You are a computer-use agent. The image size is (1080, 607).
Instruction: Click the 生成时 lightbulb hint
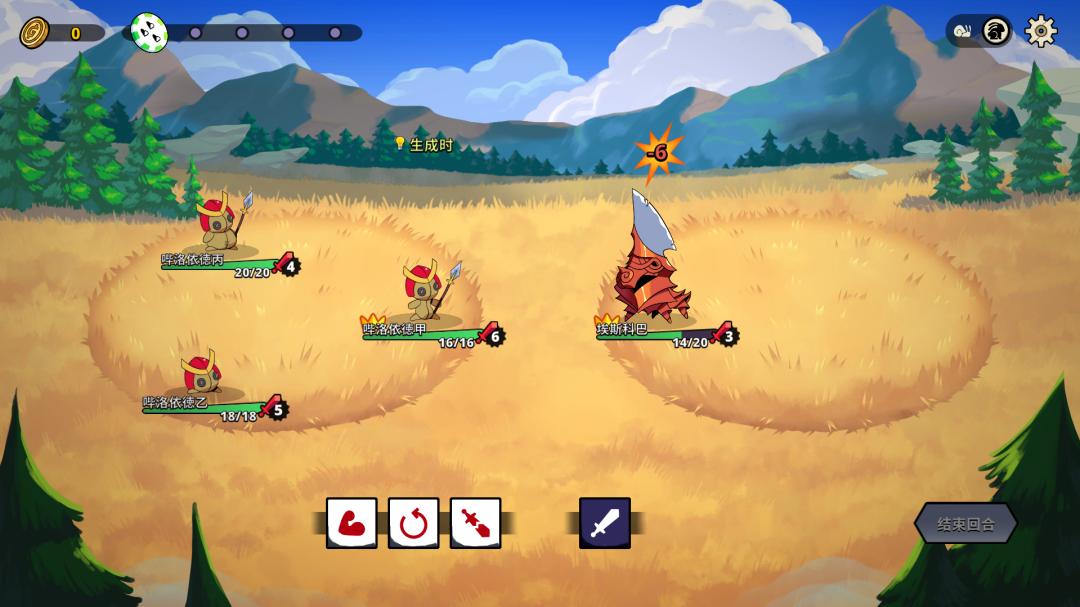[424, 145]
